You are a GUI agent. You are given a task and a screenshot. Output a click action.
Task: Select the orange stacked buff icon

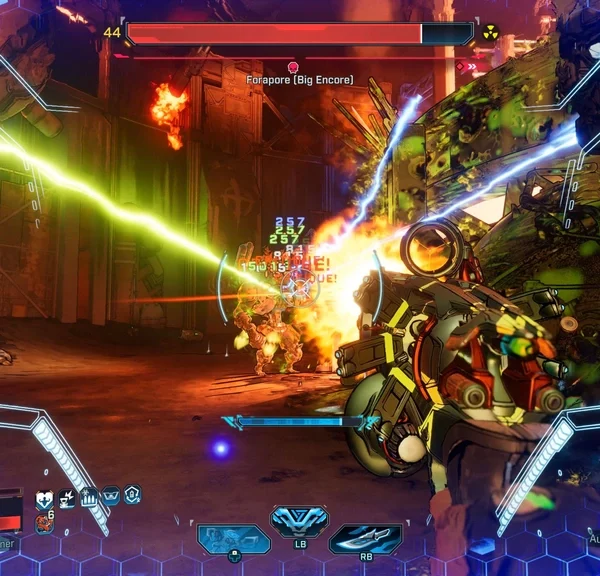click(44, 521)
